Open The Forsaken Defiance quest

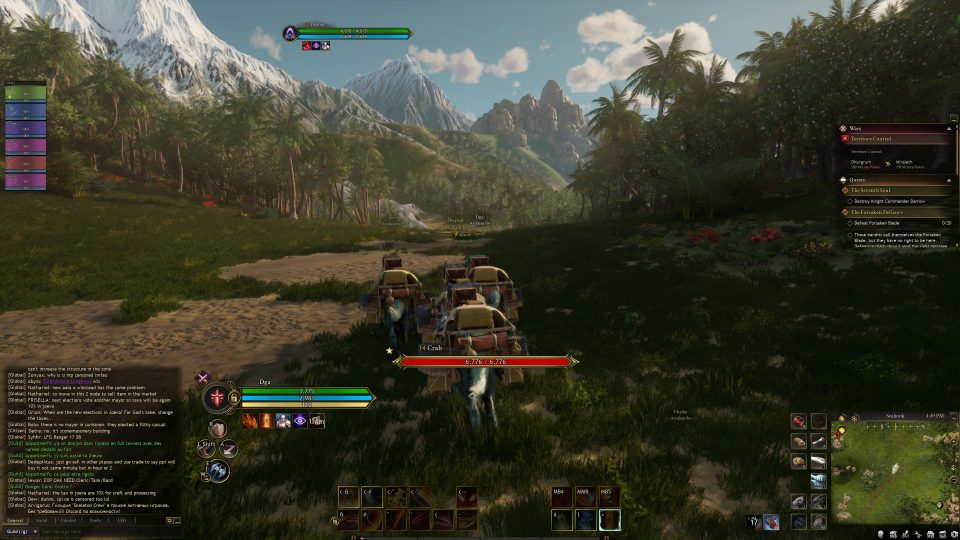(880, 211)
